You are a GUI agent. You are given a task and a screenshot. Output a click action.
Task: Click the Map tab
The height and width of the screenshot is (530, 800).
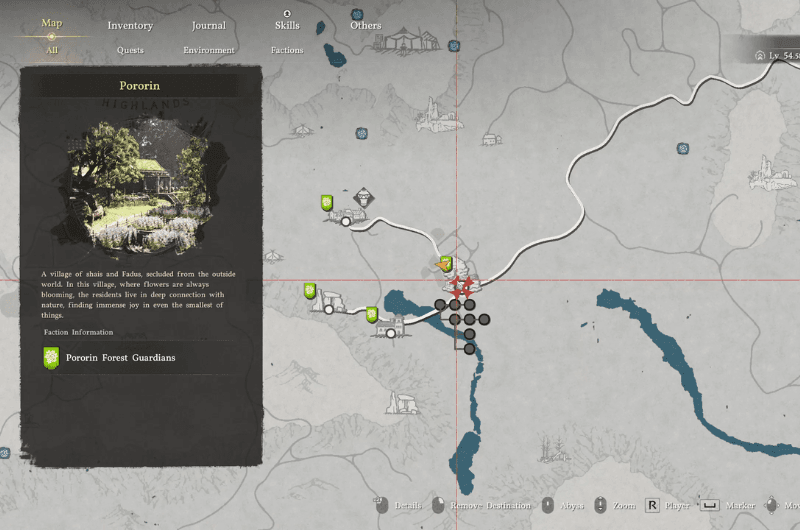(52, 23)
